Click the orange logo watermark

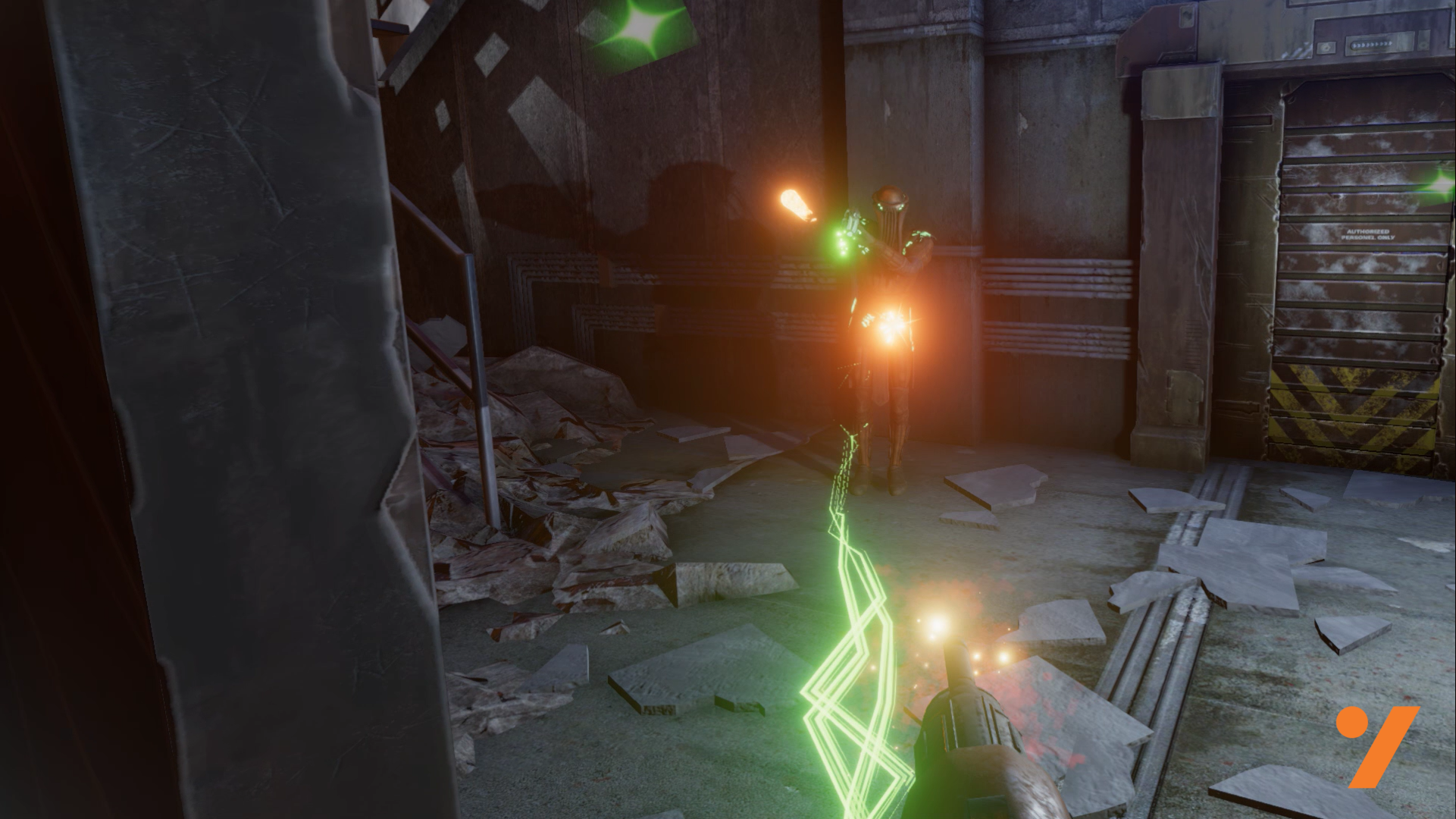(1376, 745)
